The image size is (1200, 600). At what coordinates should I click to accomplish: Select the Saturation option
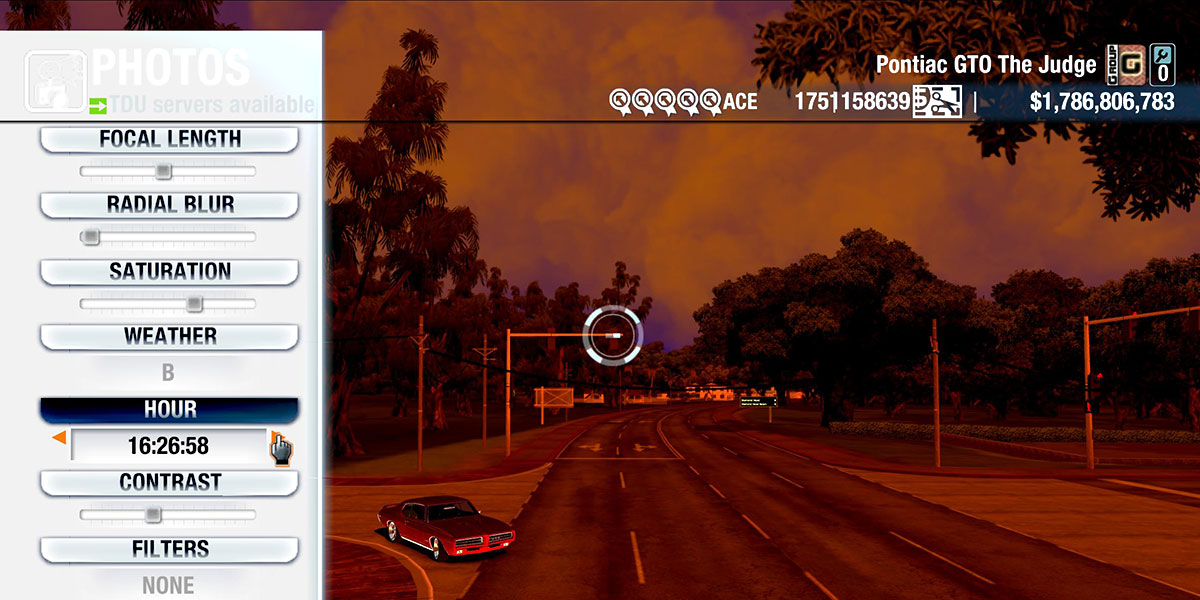(x=169, y=272)
